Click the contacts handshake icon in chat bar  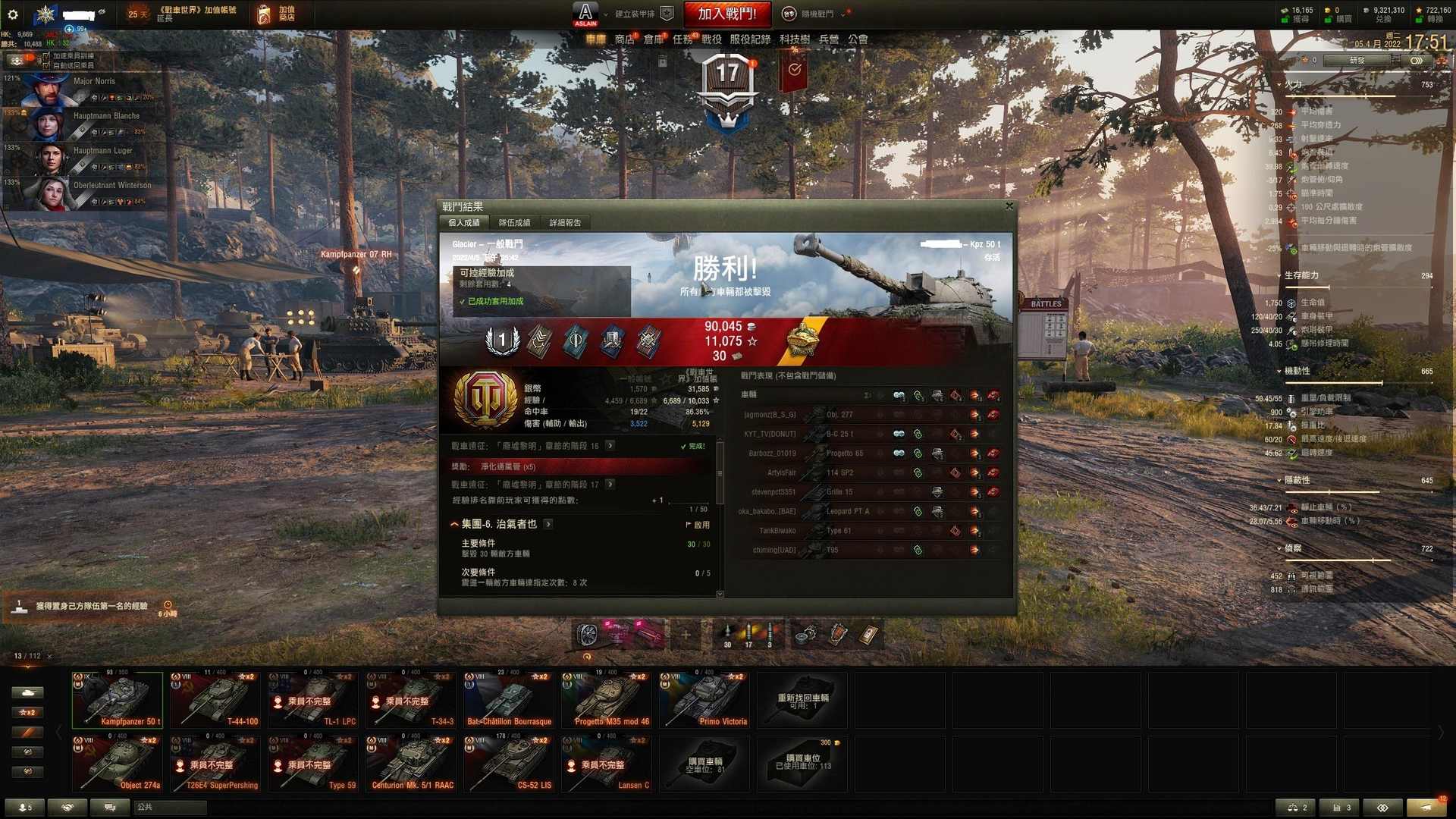click(x=67, y=808)
